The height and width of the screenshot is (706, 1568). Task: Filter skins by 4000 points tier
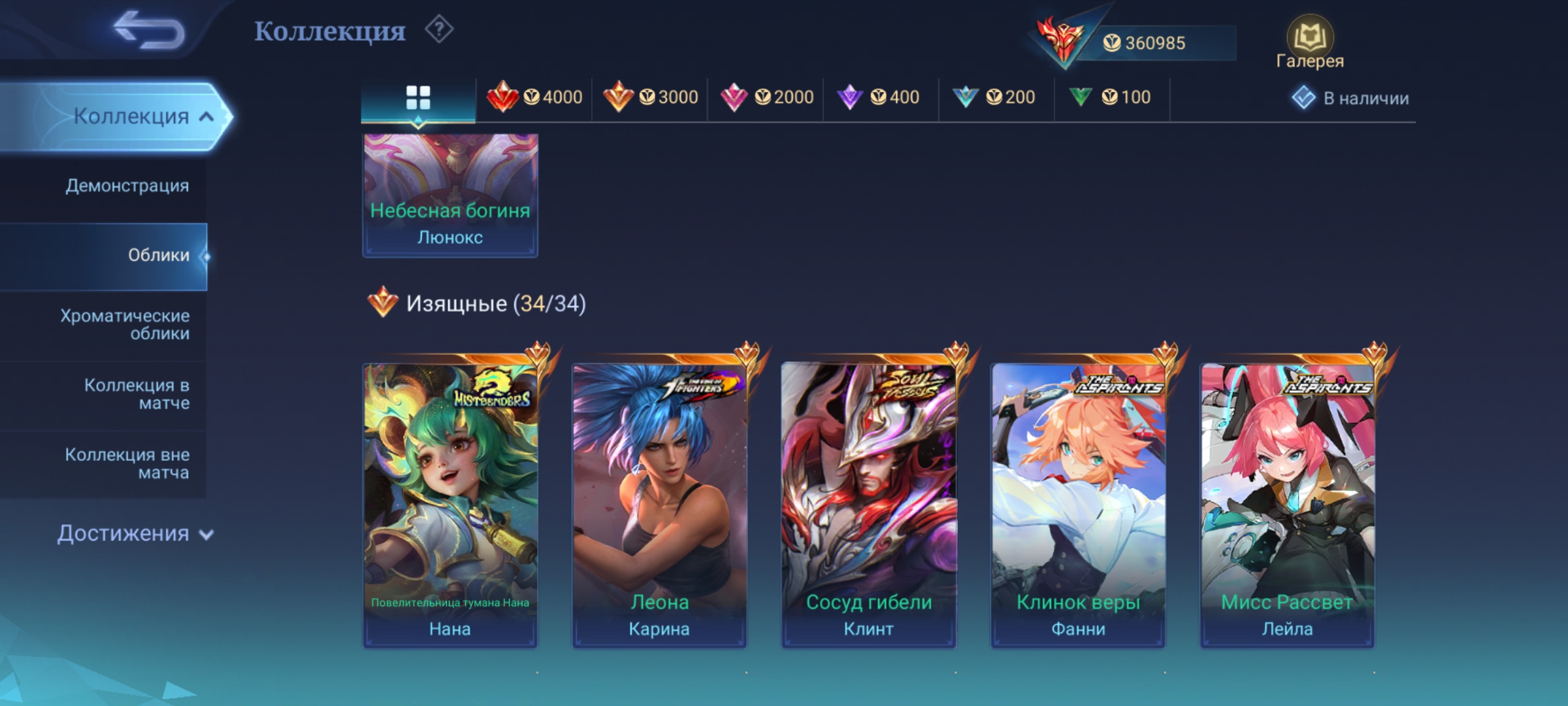coord(534,97)
